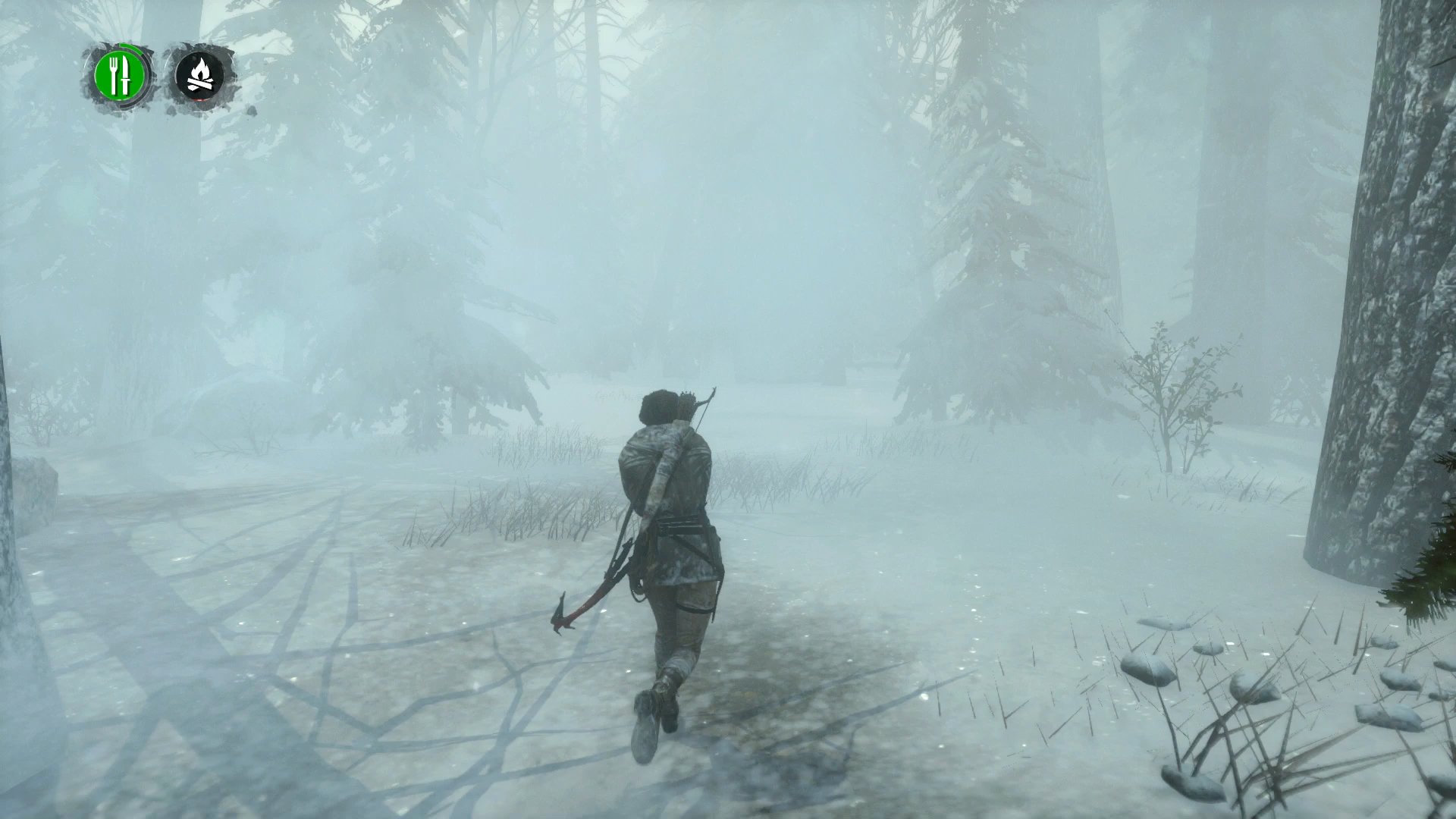
Task: Click the fork symbol on the sustenance meter
Action: tap(113, 75)
